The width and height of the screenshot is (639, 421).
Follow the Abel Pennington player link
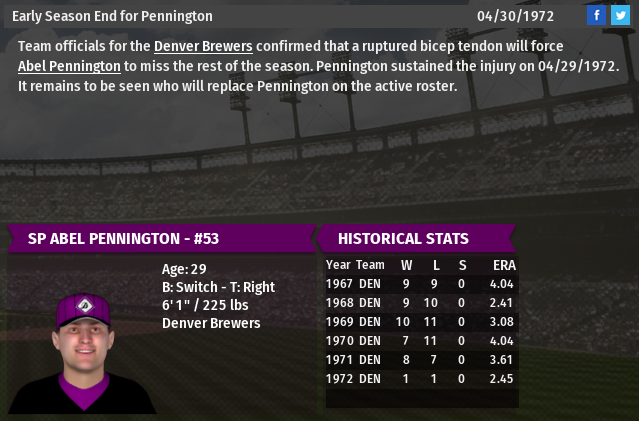[69, 66]
